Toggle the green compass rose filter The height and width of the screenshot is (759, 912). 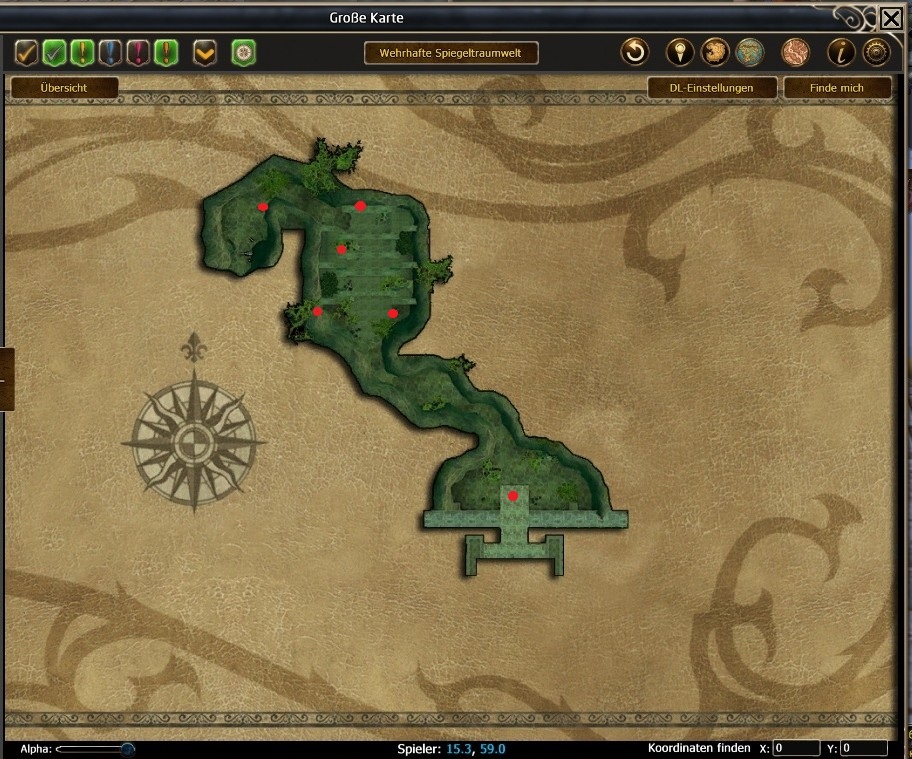coord(243,52)
